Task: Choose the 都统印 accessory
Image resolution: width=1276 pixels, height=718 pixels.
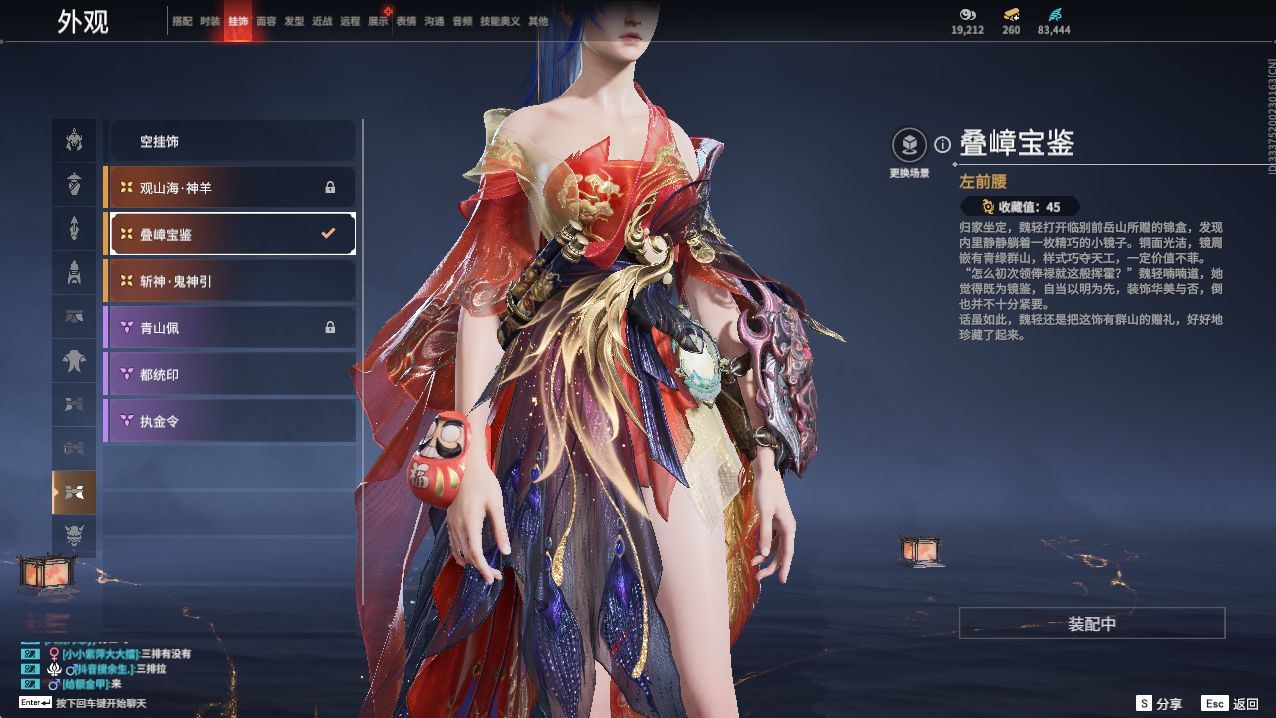Action: pos(230,374)
